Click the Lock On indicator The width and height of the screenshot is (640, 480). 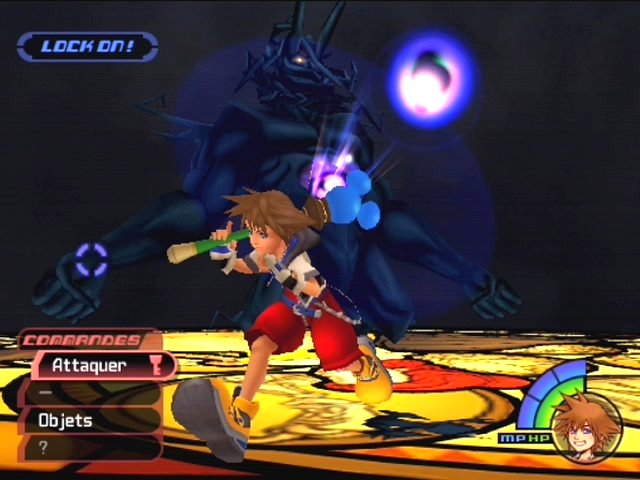87,47
